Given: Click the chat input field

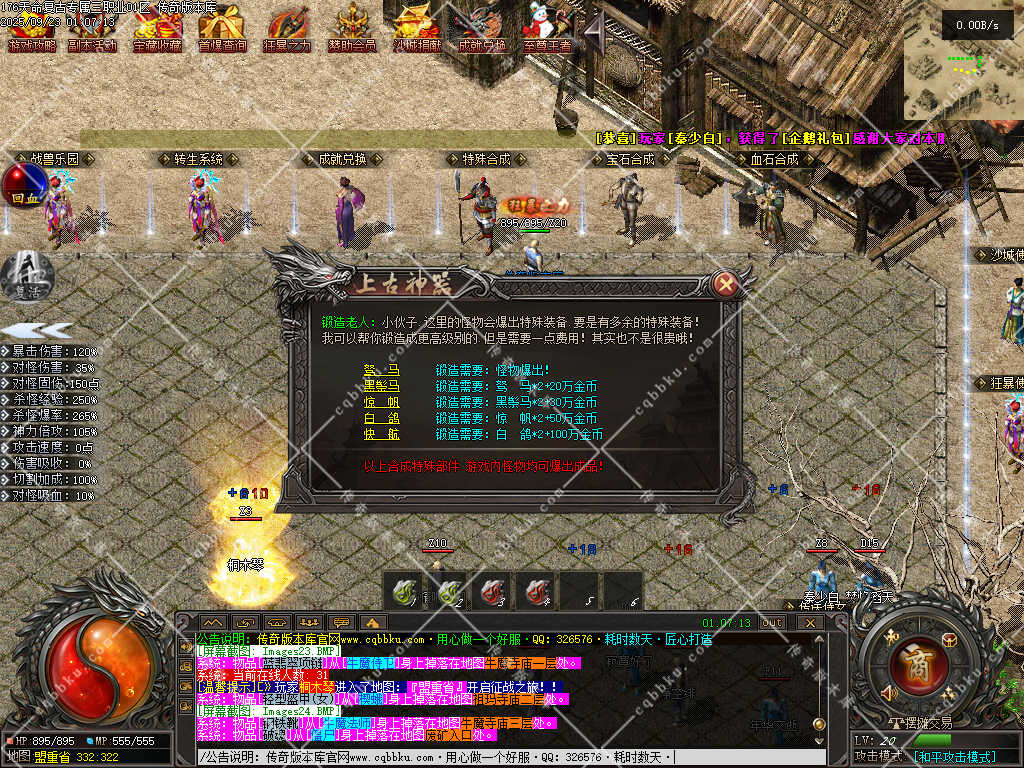Looking at the screenshot, I should pyautogui.click(x=500, y=756).
